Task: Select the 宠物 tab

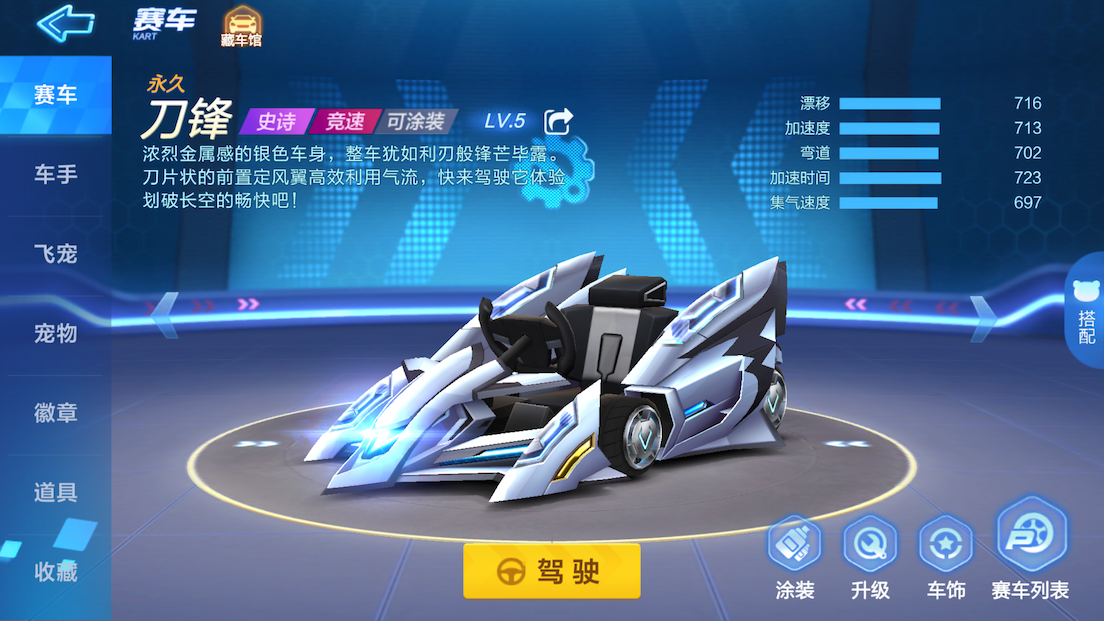Action: pyautogui.click(x=55, y=333)
